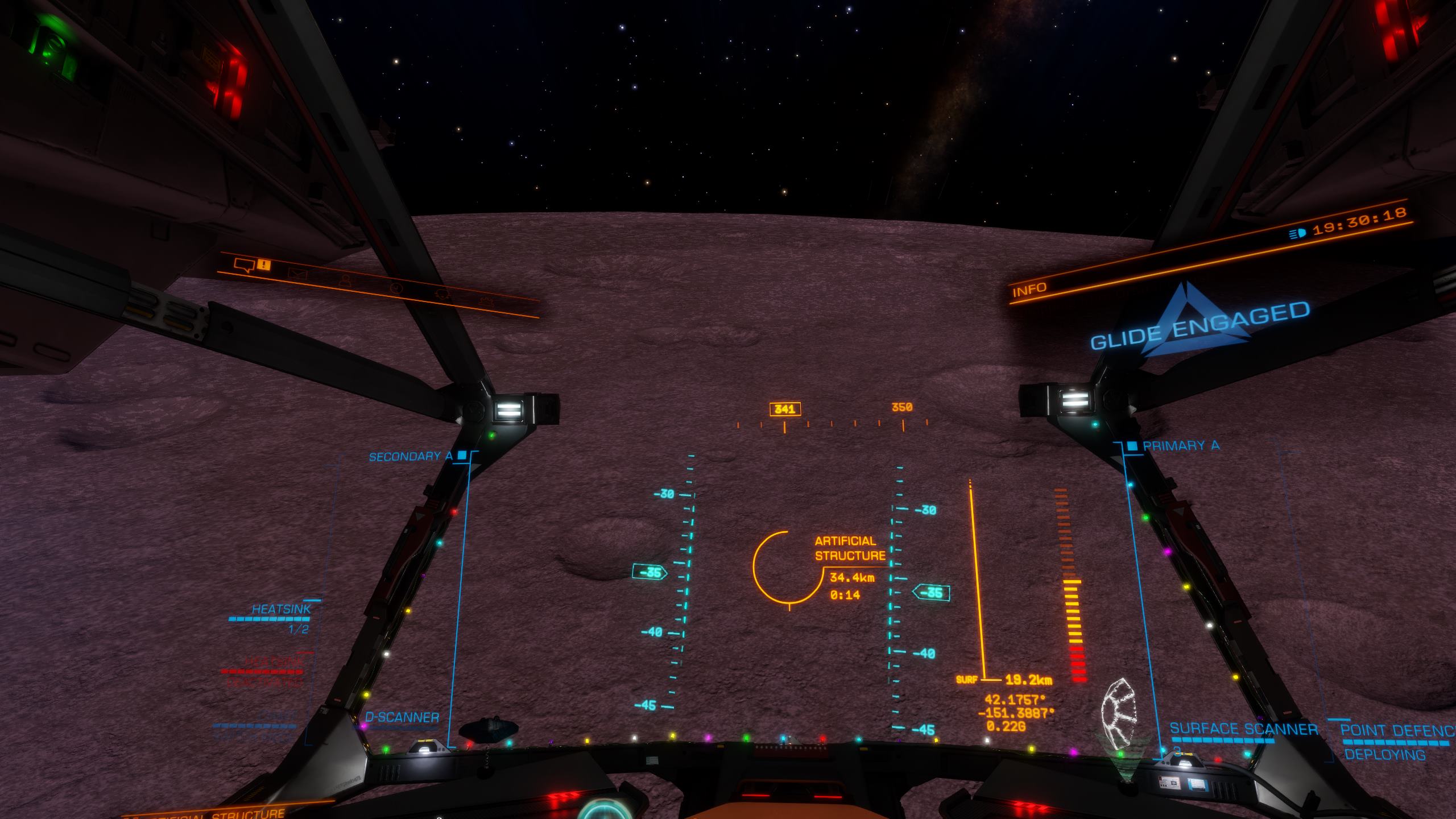Viewport: 1456px width, 819px height.
Task: Open the INFO panel header
Action: click(1029, 289)
